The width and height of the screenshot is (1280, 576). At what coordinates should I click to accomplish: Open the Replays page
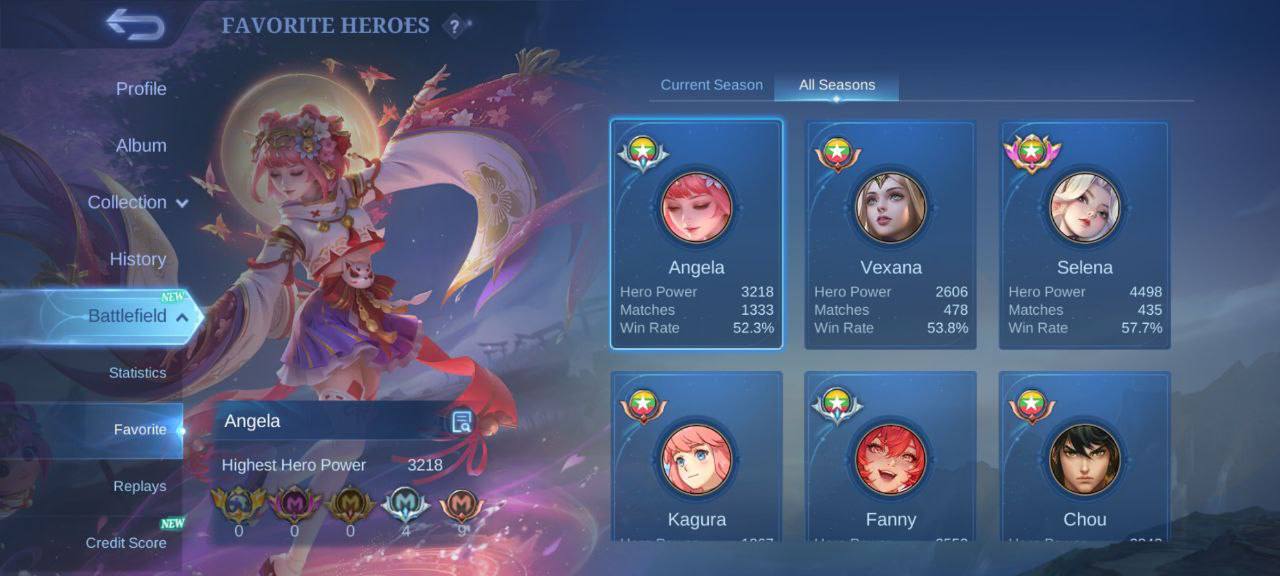[x=140, y=486]
